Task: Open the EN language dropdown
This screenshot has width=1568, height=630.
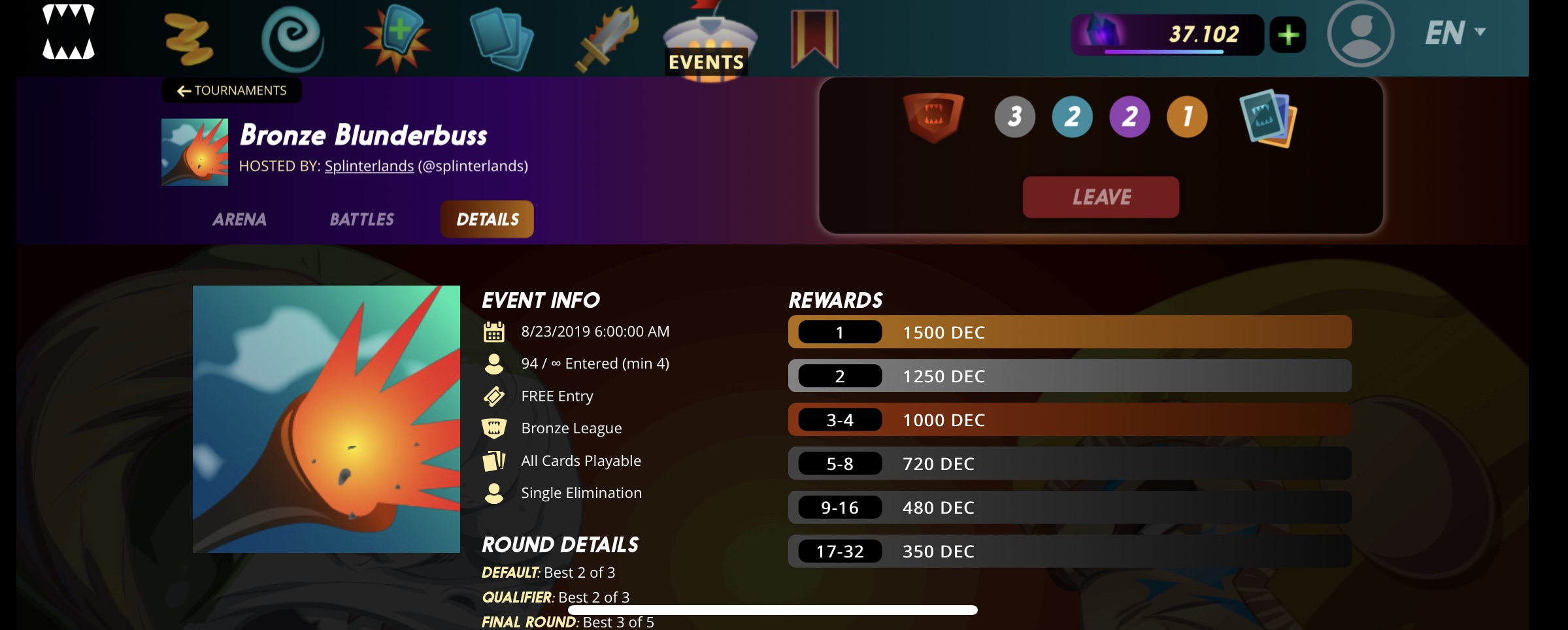Action: pyautogui.click(x=1455, y=33)
